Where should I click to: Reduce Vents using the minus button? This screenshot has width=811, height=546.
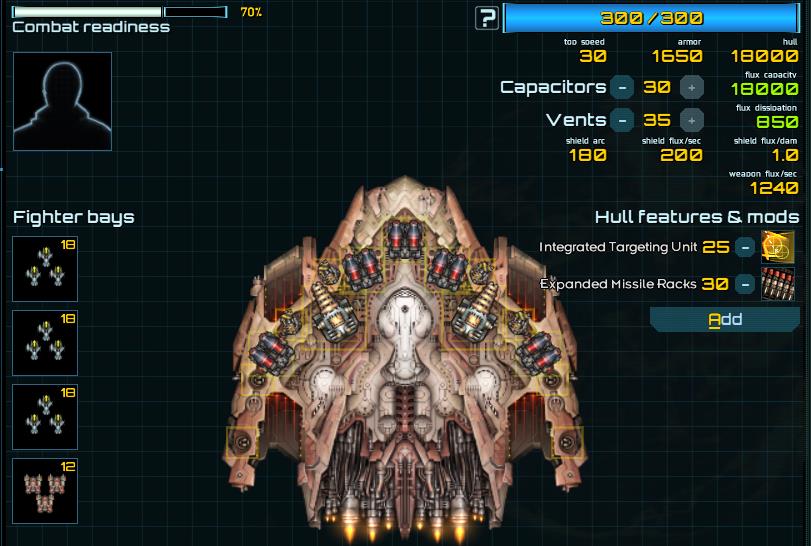[622, 120]
